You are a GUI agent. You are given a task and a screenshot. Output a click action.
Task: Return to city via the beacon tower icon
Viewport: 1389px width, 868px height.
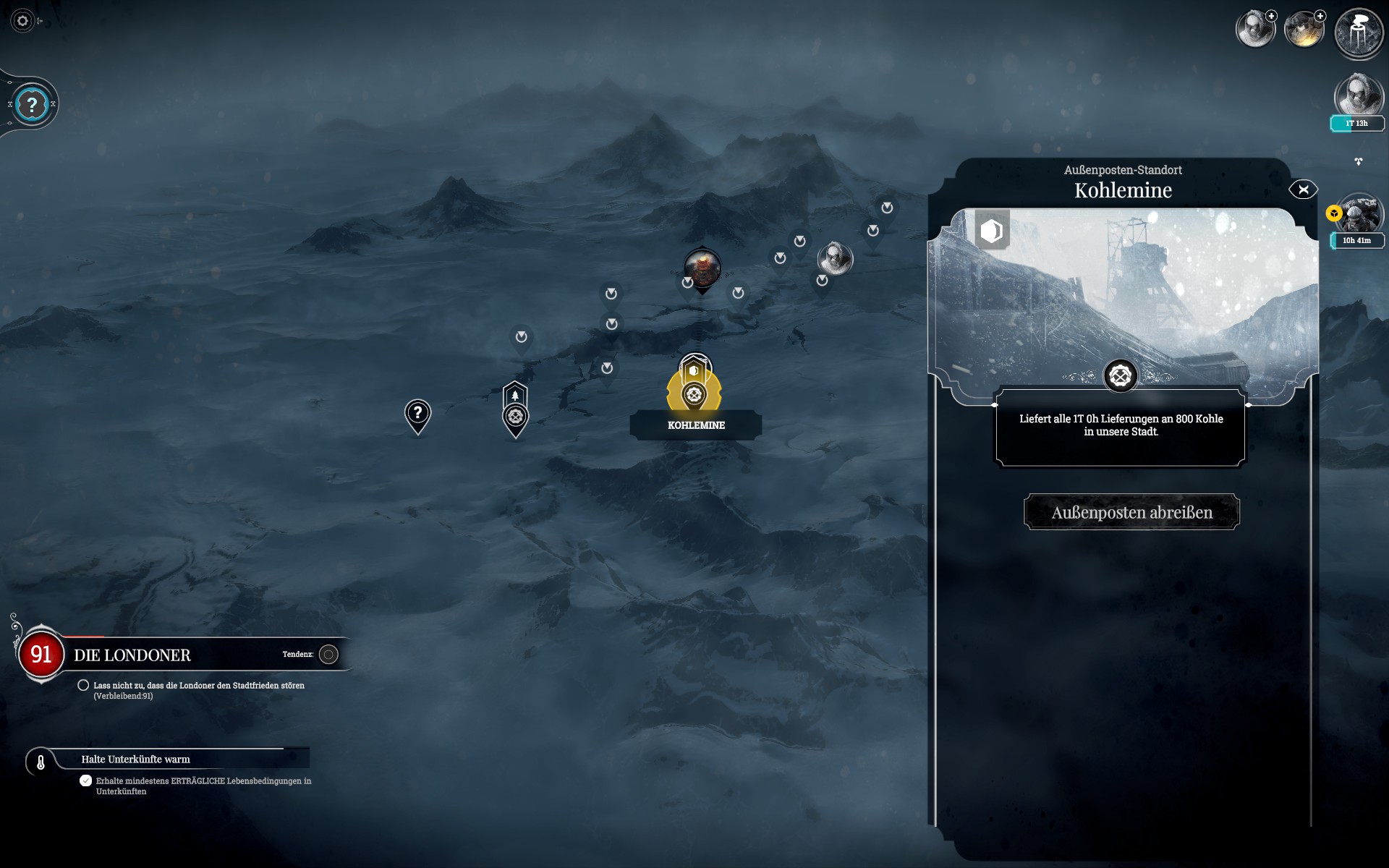[1359, 33]
